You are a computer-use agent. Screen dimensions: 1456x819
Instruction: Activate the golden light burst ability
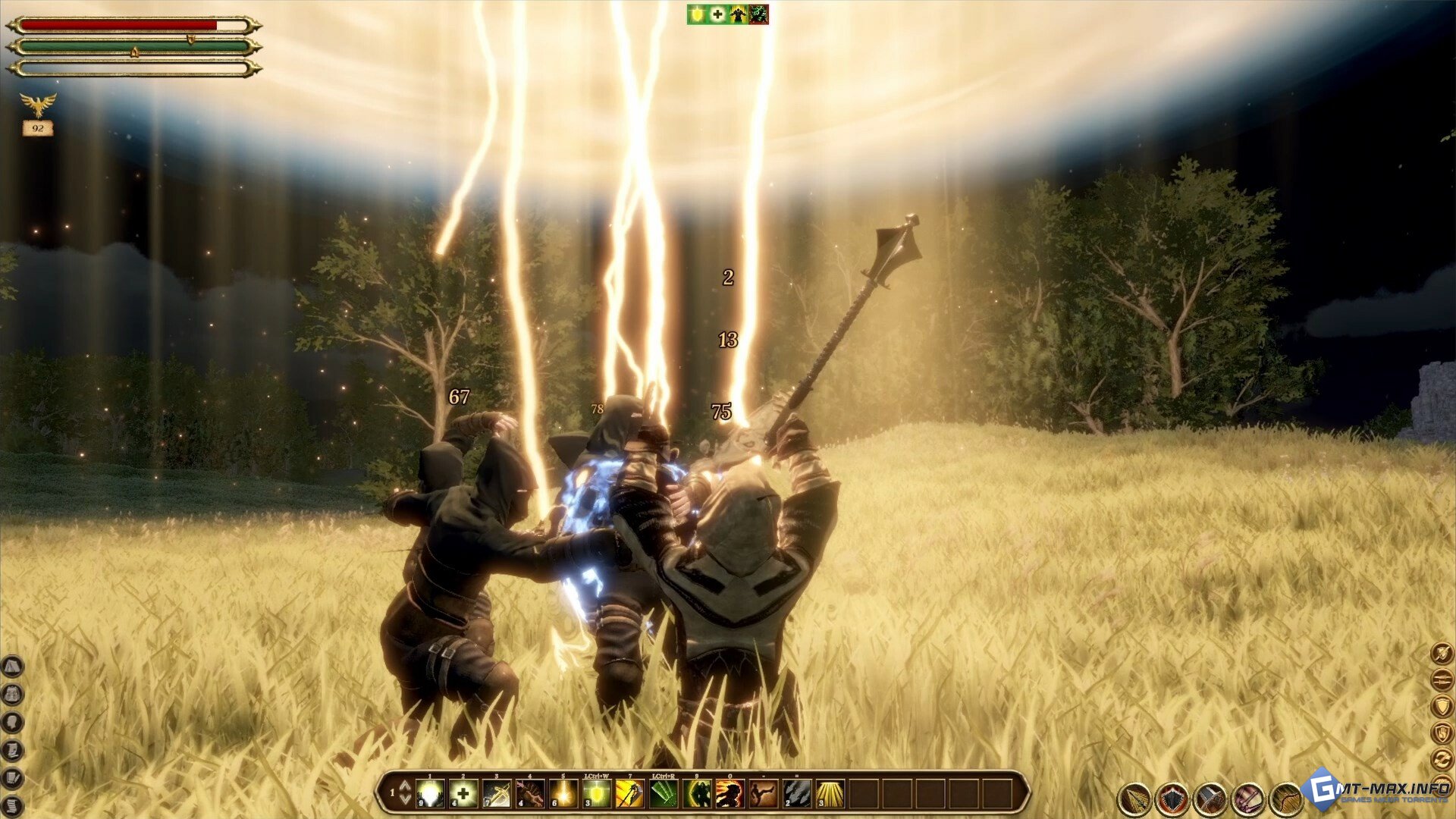[x=563, y=794]
